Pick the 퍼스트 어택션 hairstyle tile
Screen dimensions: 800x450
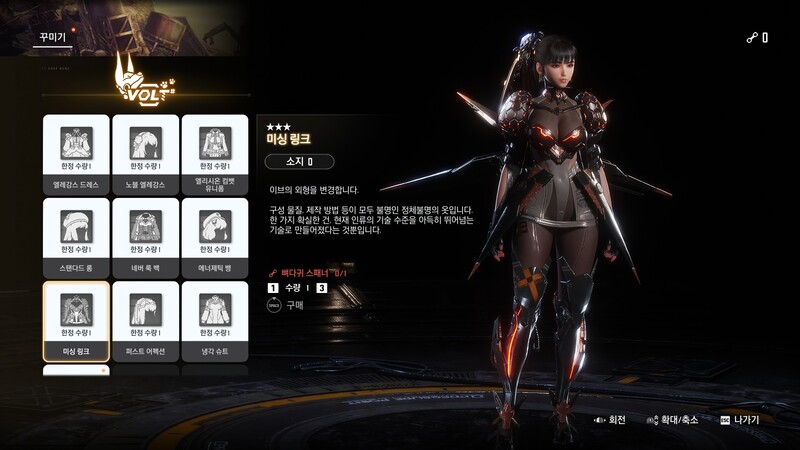[x=145, y=320]
